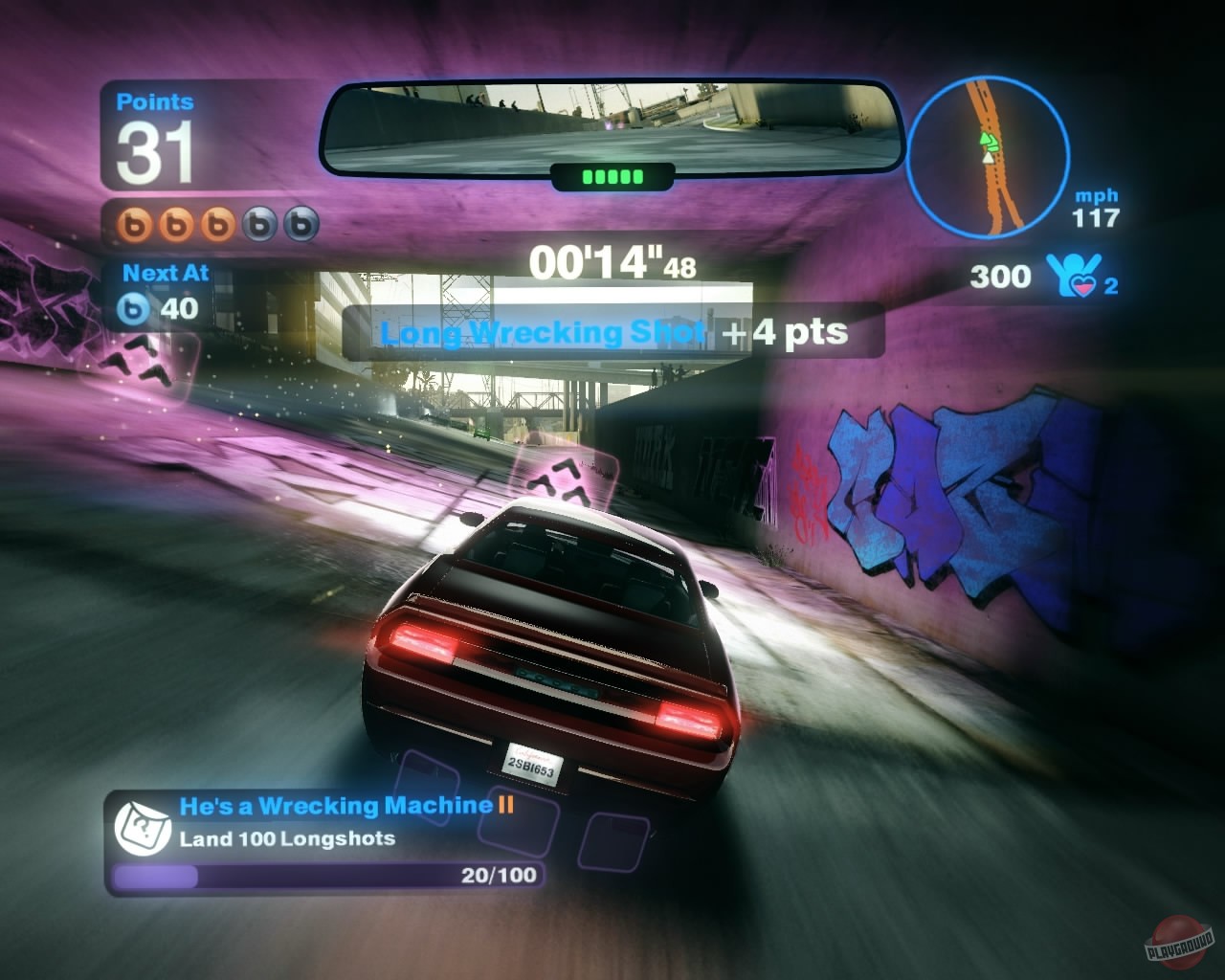Click the second orange fan token icon
The width and height of the screenshot is (1225, 980).
click(175, 225)
